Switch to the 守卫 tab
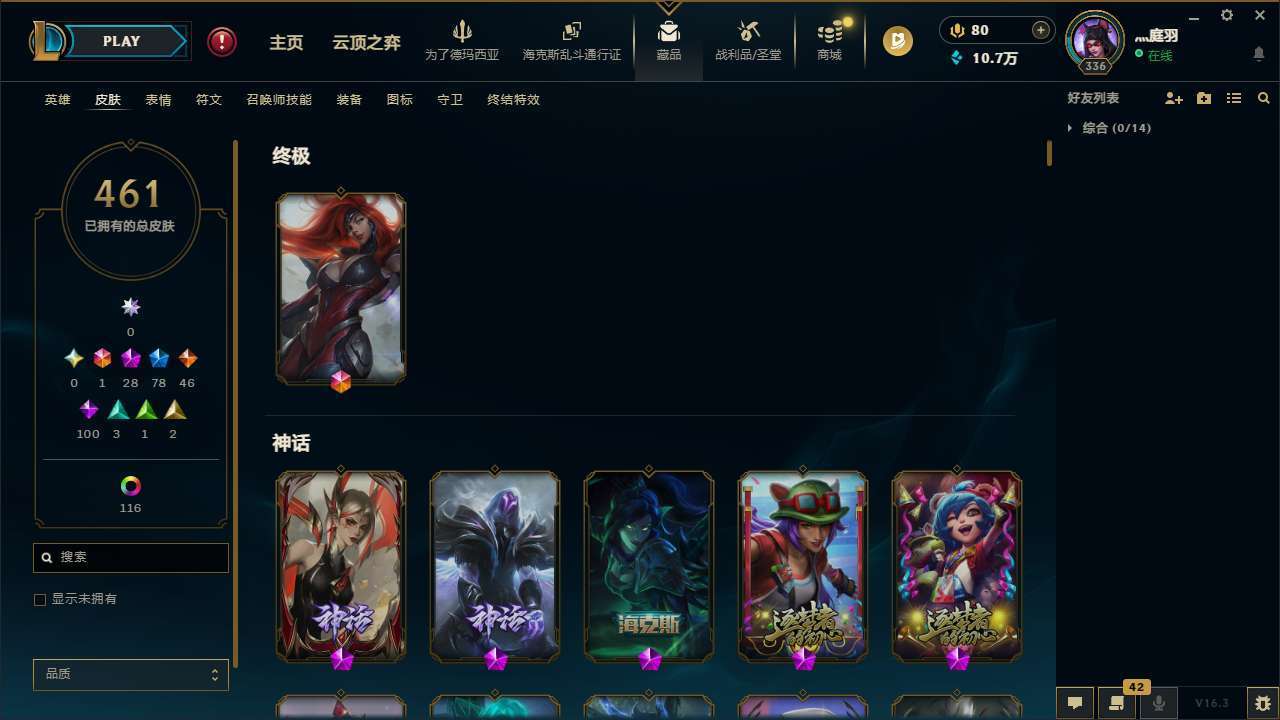The image size is (1280, 720). [x=450, y=100]
